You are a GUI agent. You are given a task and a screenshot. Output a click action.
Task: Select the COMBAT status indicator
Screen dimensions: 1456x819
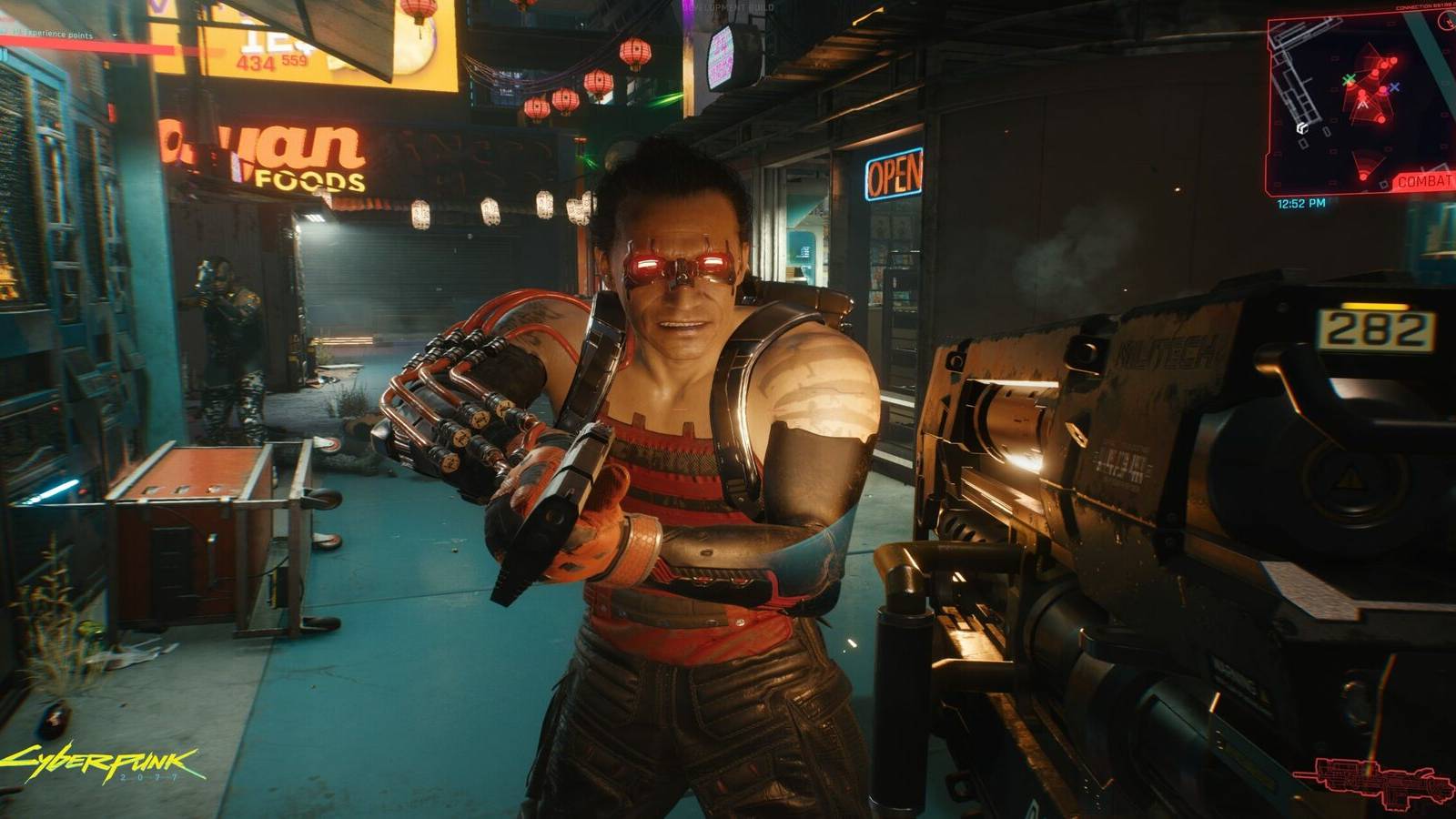(1424, 181)
